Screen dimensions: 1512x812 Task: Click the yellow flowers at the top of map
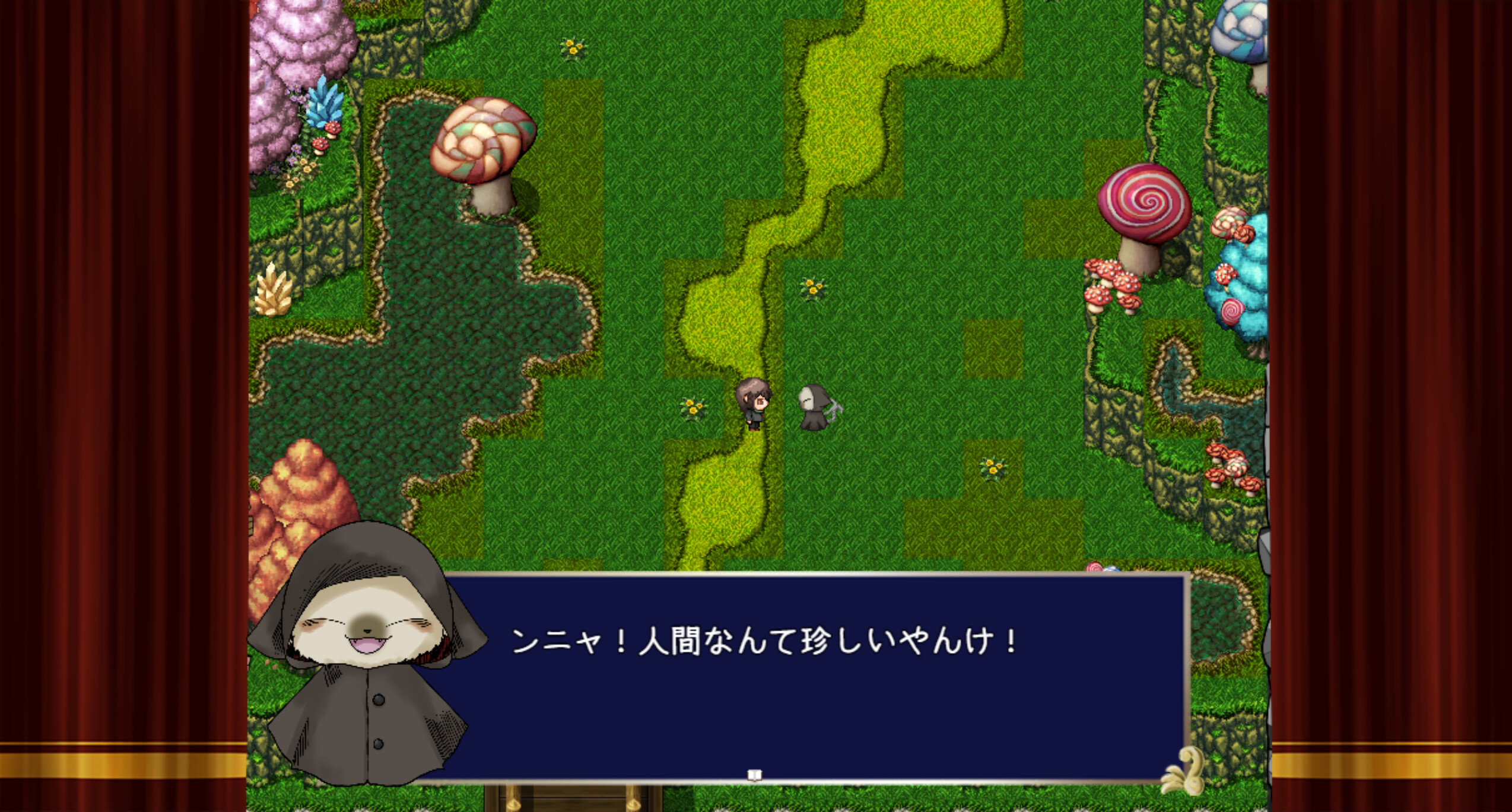tap(571, 47)
